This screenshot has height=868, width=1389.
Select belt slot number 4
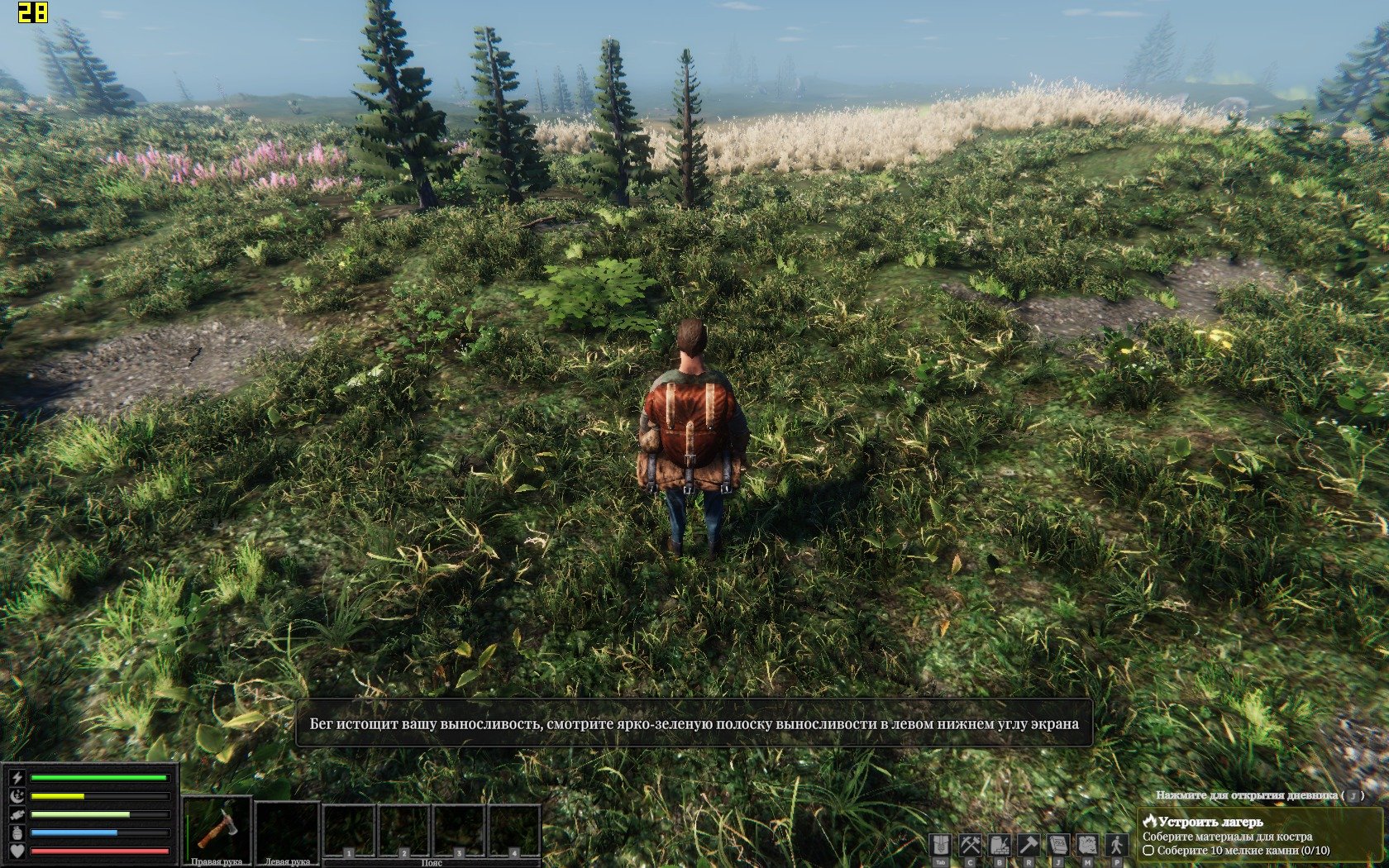click(x=514, y=831)
